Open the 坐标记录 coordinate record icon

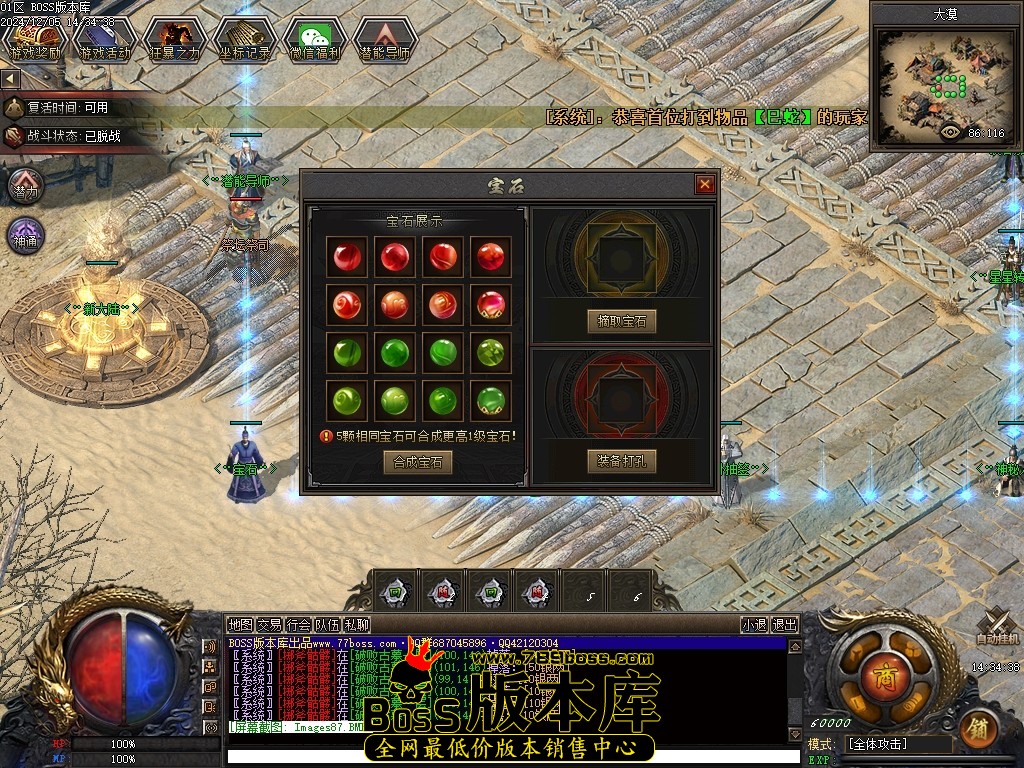[245, 40]
